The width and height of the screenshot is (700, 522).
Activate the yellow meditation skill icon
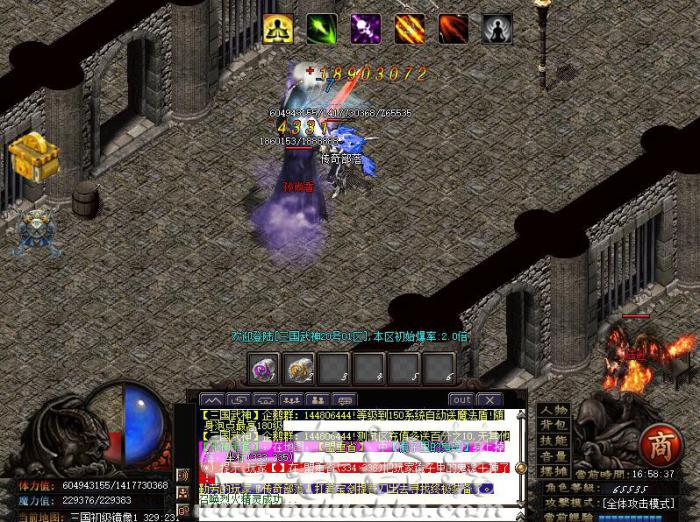click(x=278, y=29)
